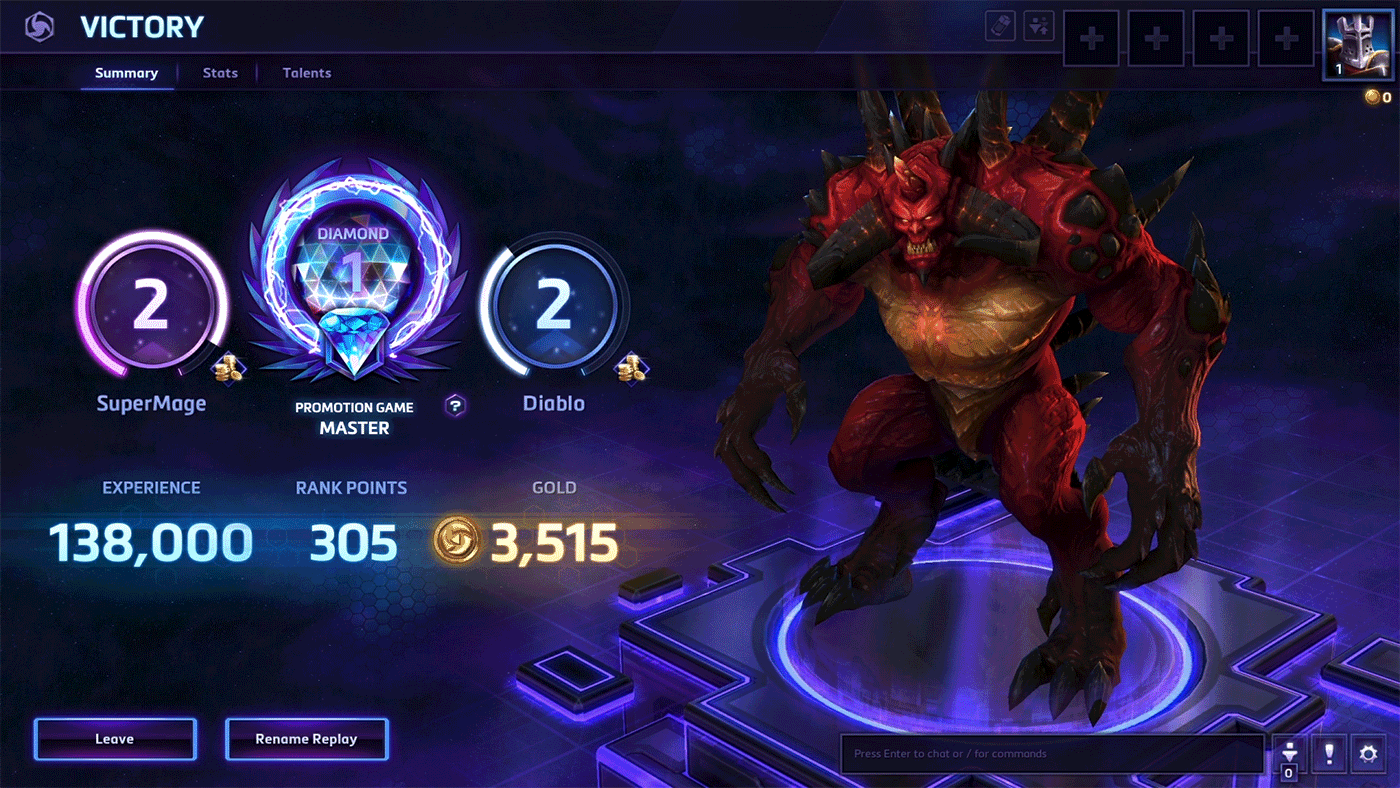
Task: Focus the chat input box
Action: pos(1050,754)
